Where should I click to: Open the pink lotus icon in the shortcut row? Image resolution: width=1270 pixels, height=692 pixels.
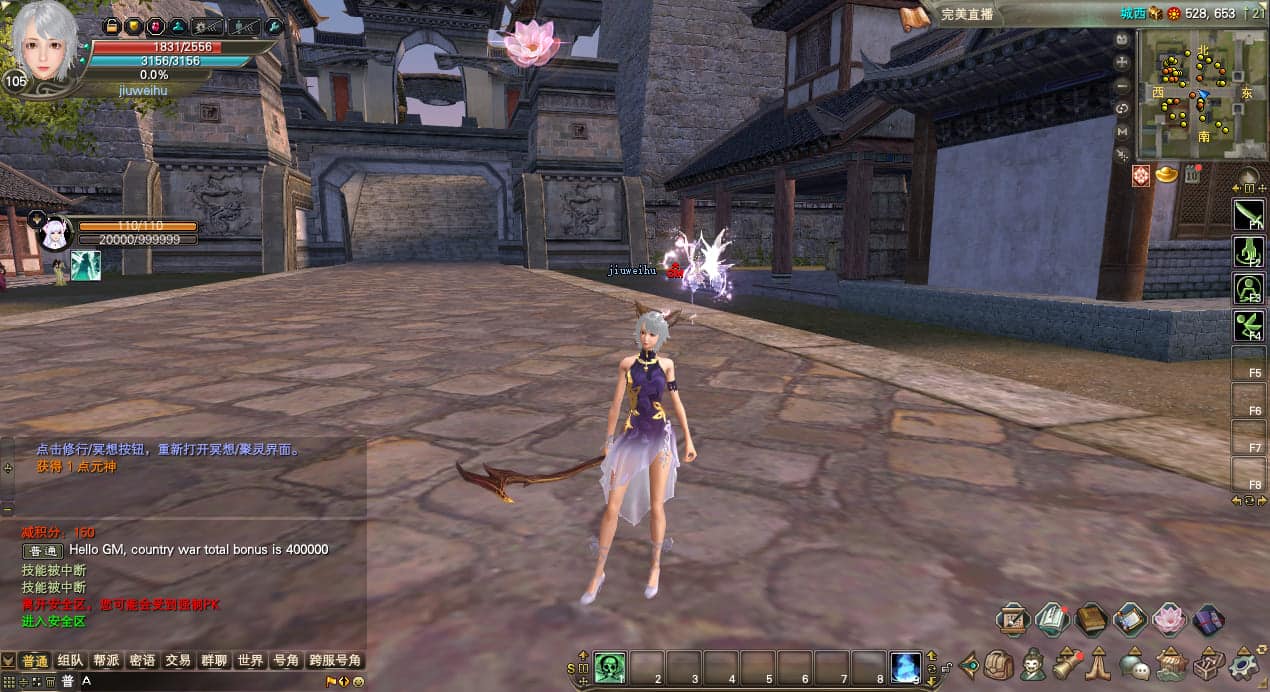[1169, 620]
